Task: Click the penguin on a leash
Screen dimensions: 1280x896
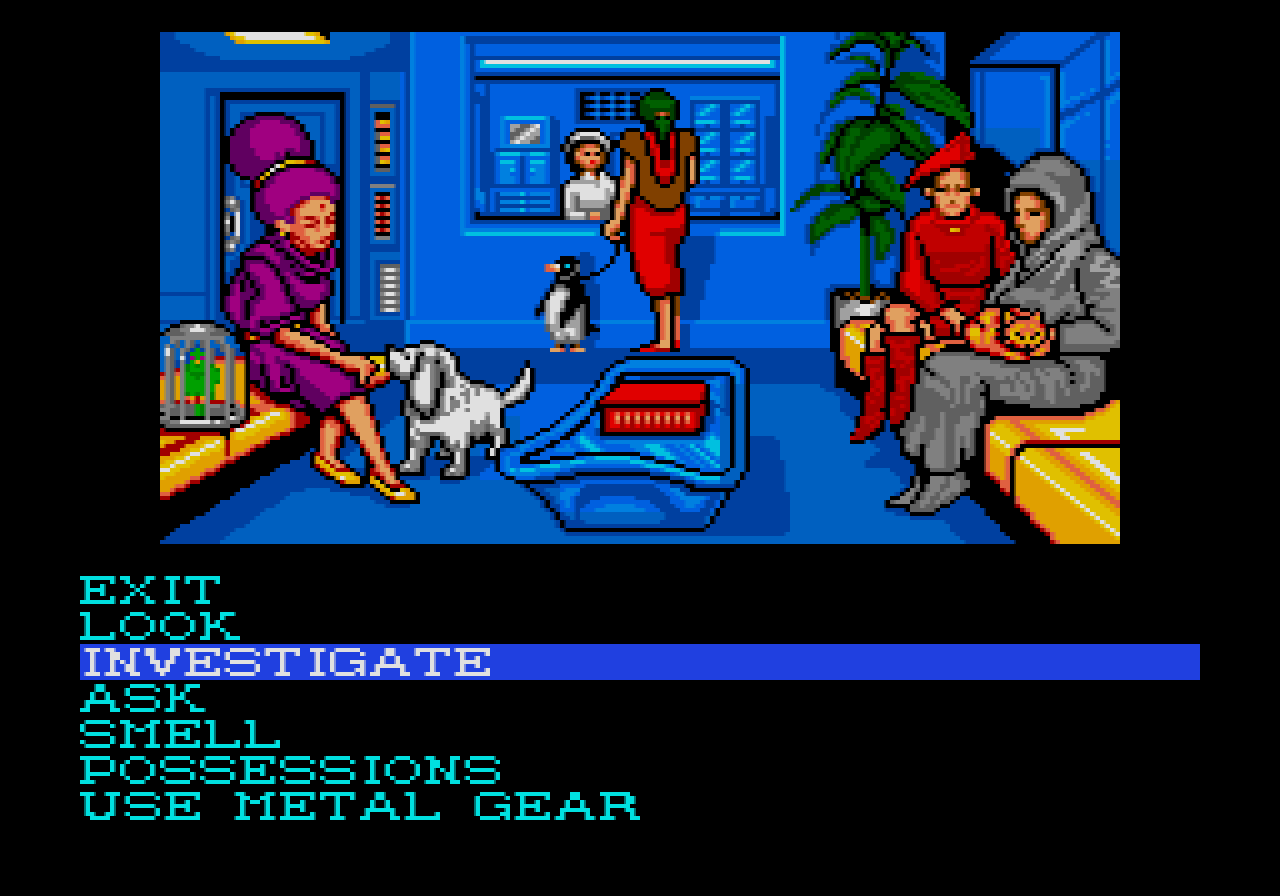Action: (560, 300)
